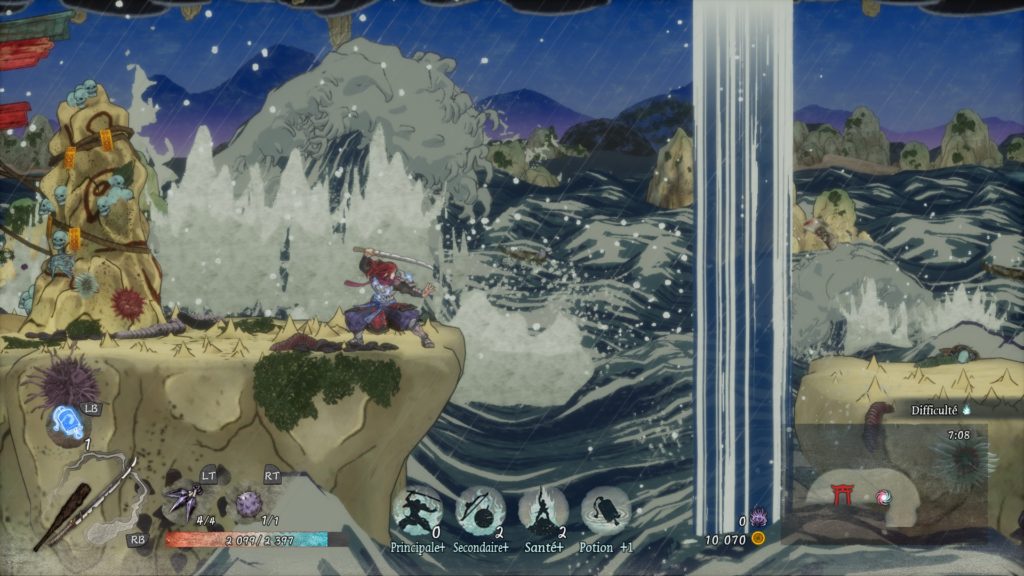
Task: Click the katana and club weapon icon
Action: click(85, 498)
